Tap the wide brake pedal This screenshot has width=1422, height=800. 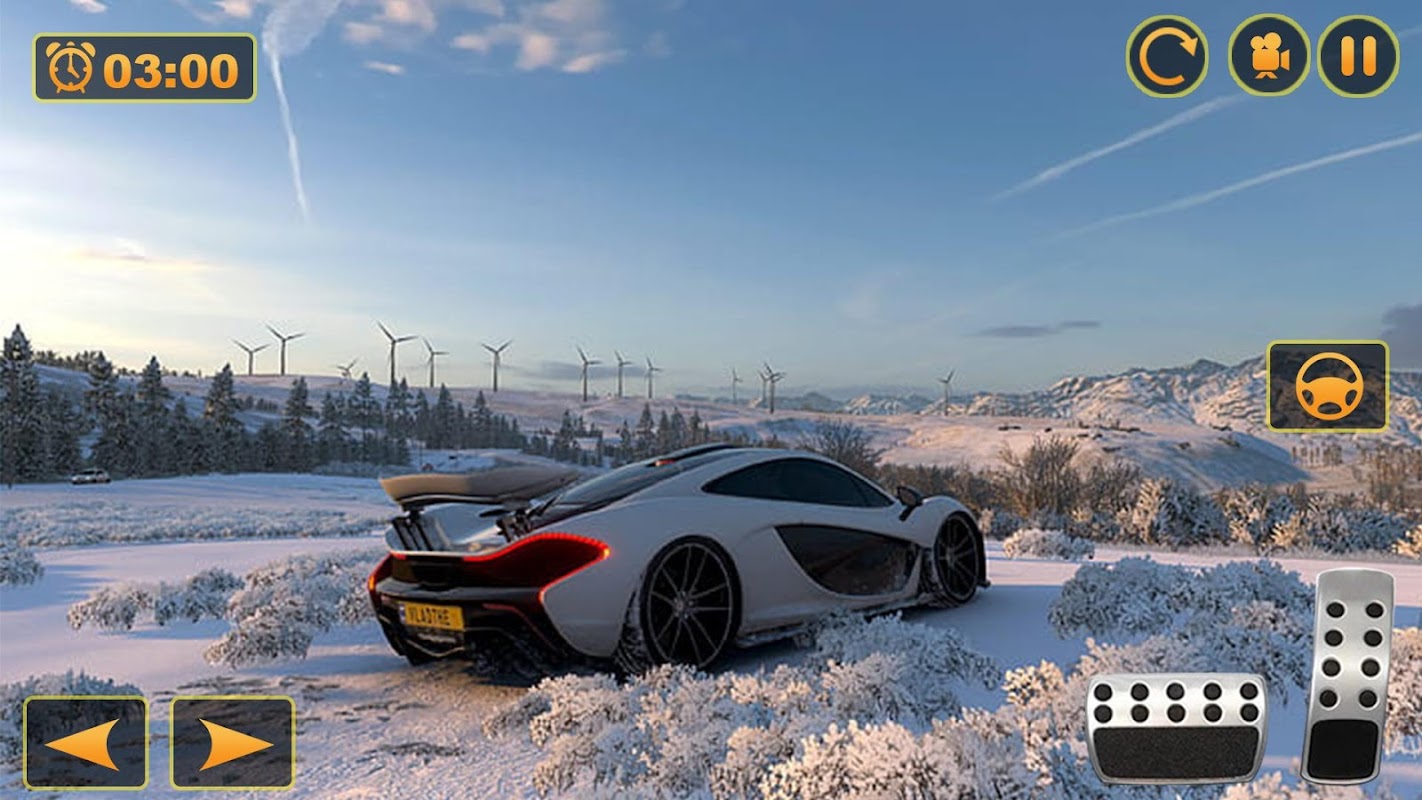(x=1176, y=728)
